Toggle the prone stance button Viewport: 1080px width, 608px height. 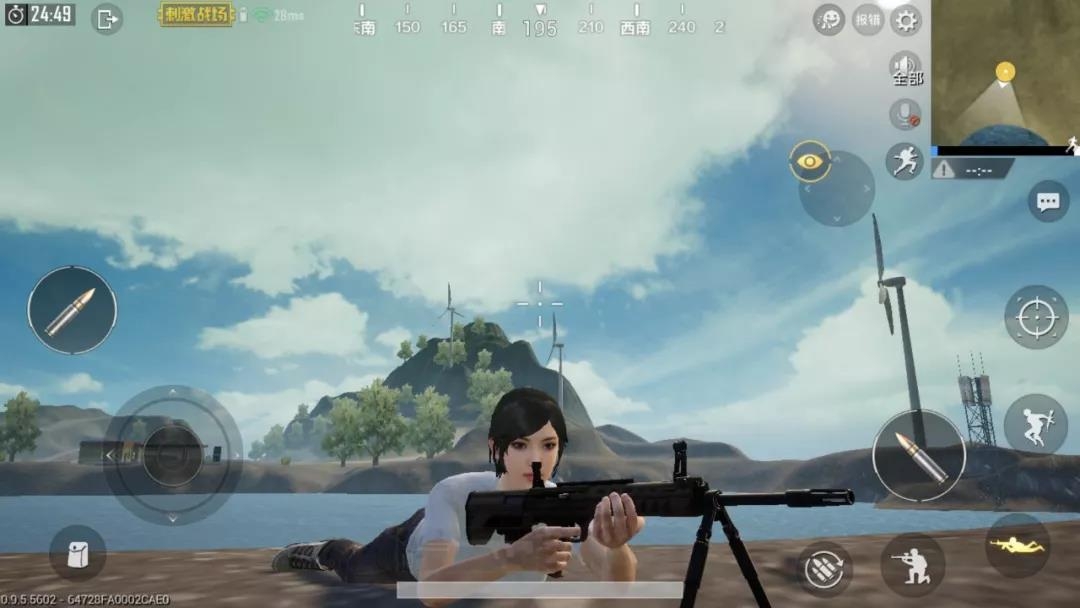coord(1017,546)
